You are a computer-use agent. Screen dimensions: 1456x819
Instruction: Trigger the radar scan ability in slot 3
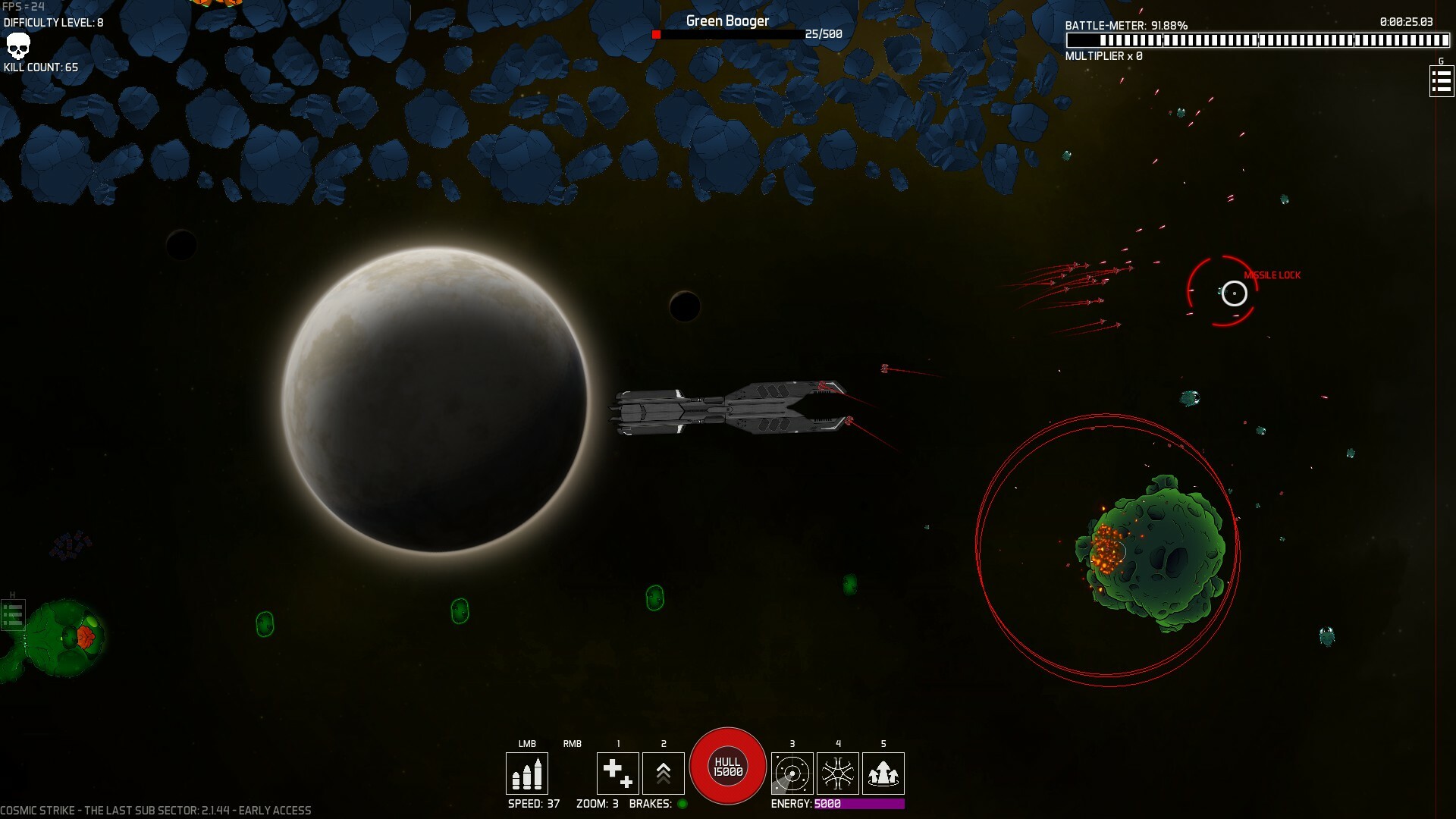792,773
